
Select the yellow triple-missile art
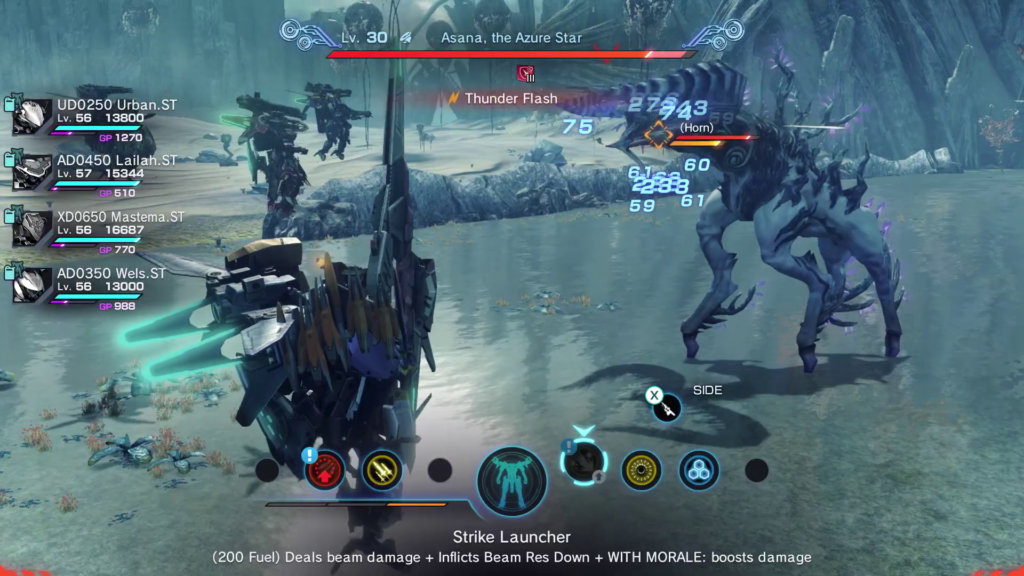(x=383, y=469)
